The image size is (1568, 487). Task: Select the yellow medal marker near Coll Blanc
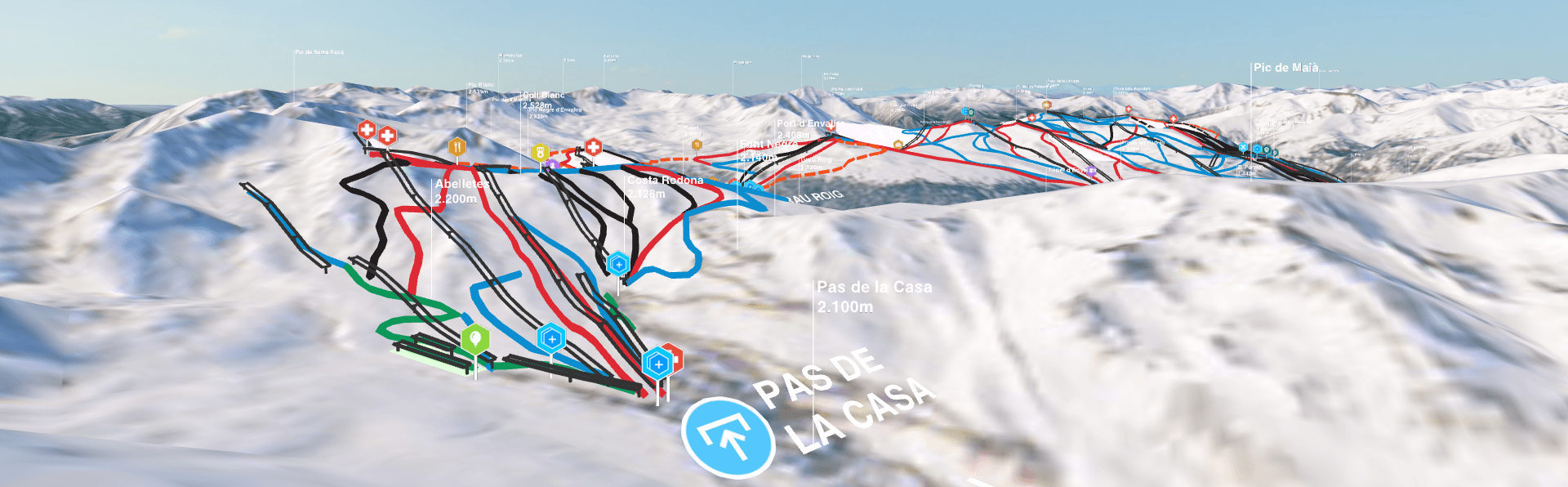point(540,153)
